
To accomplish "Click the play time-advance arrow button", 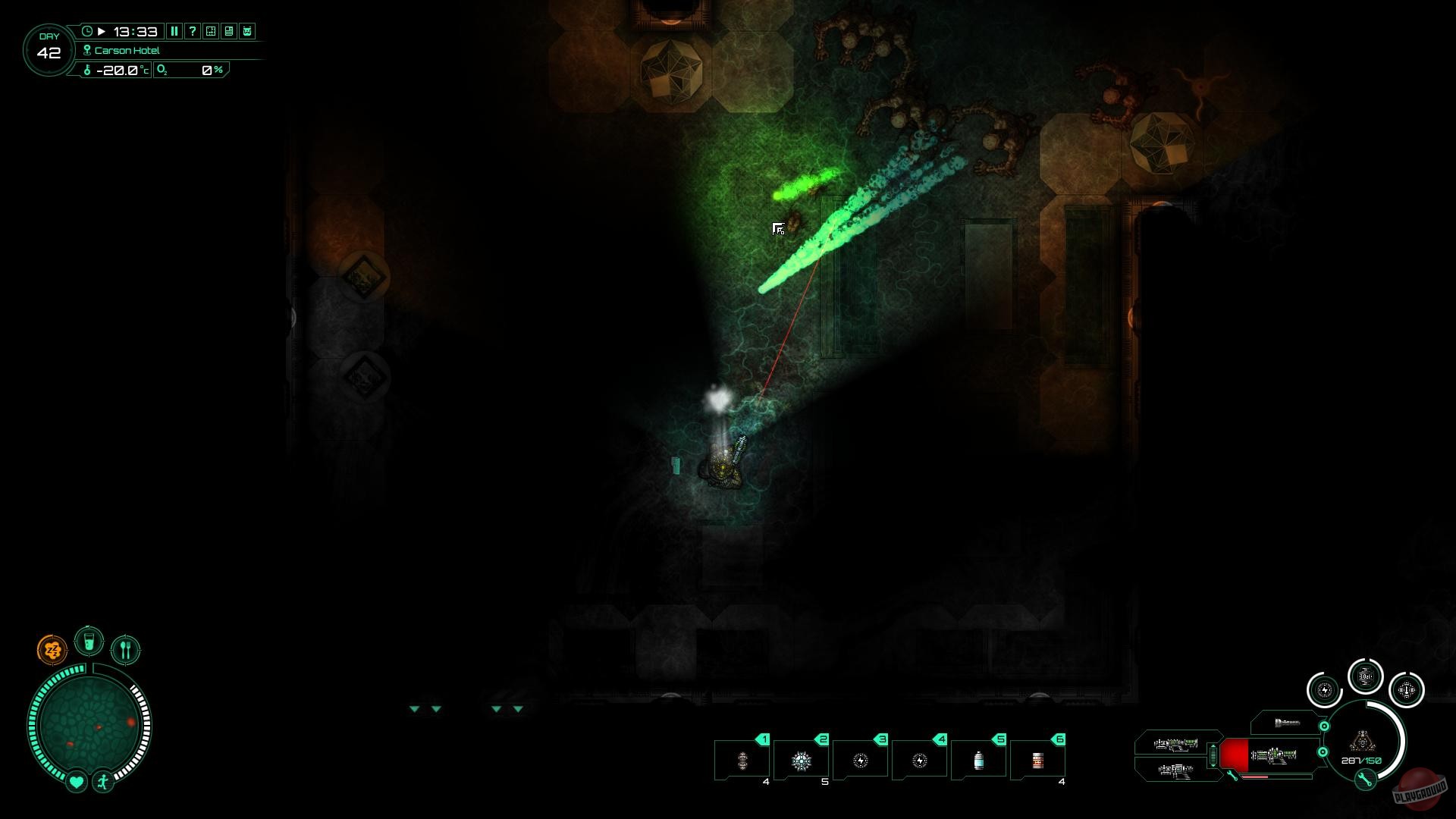I will pyautogui.click(x=102, y=32).
